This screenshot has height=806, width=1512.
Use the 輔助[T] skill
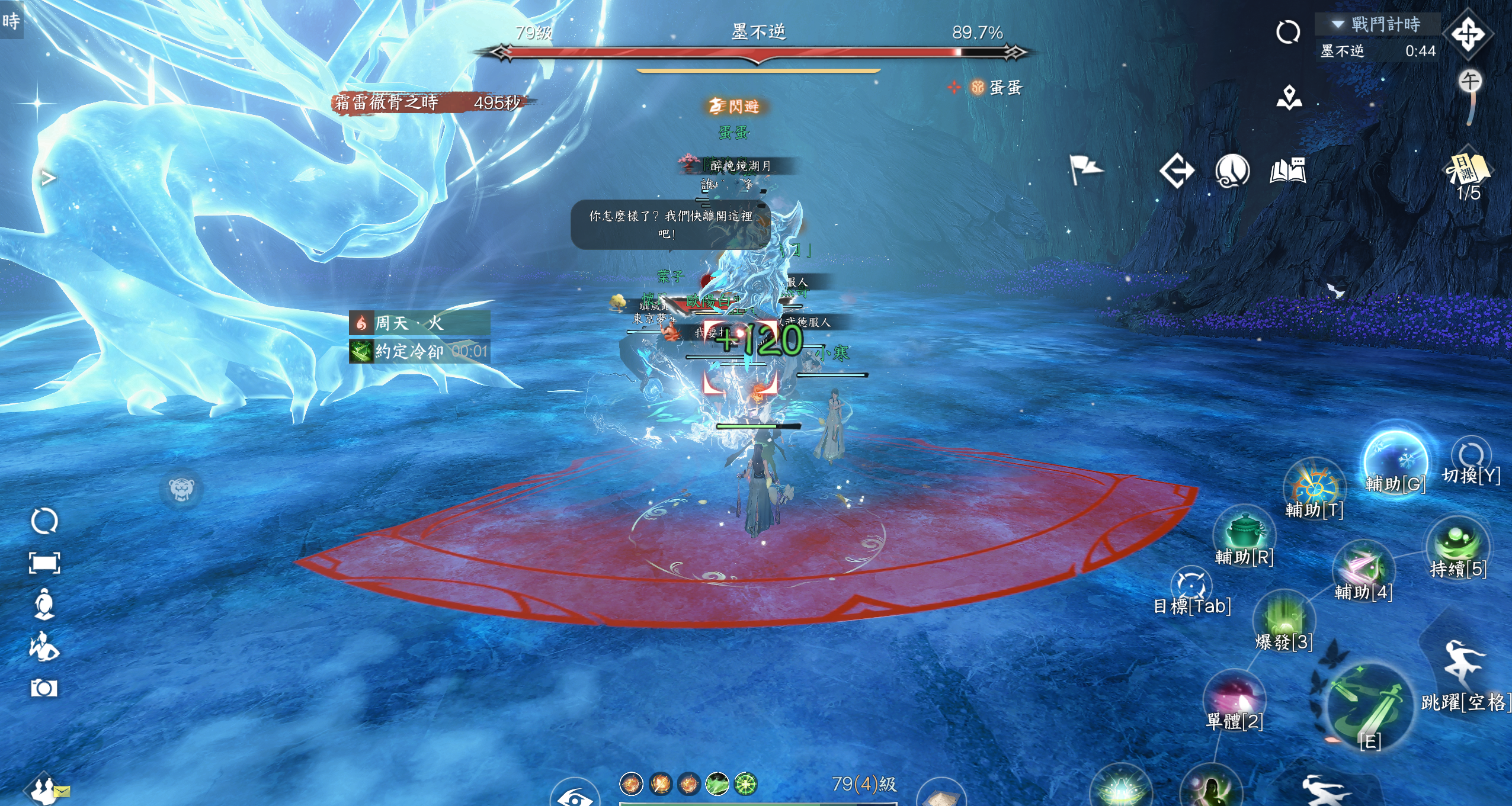pos(1314,486)
